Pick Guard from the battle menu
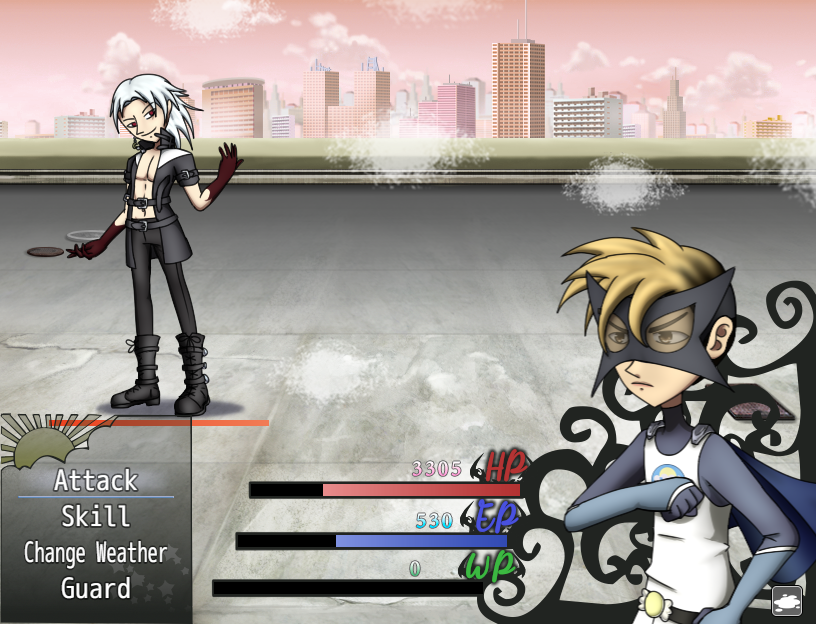The image size is (816, 624). 96,589
